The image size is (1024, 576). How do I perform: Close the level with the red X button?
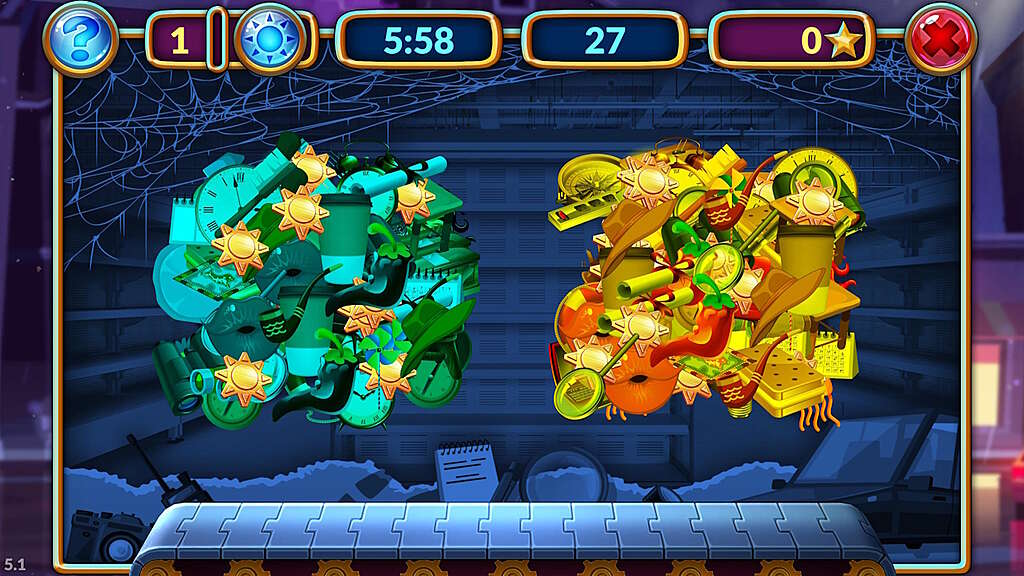(x=940, y=40)
